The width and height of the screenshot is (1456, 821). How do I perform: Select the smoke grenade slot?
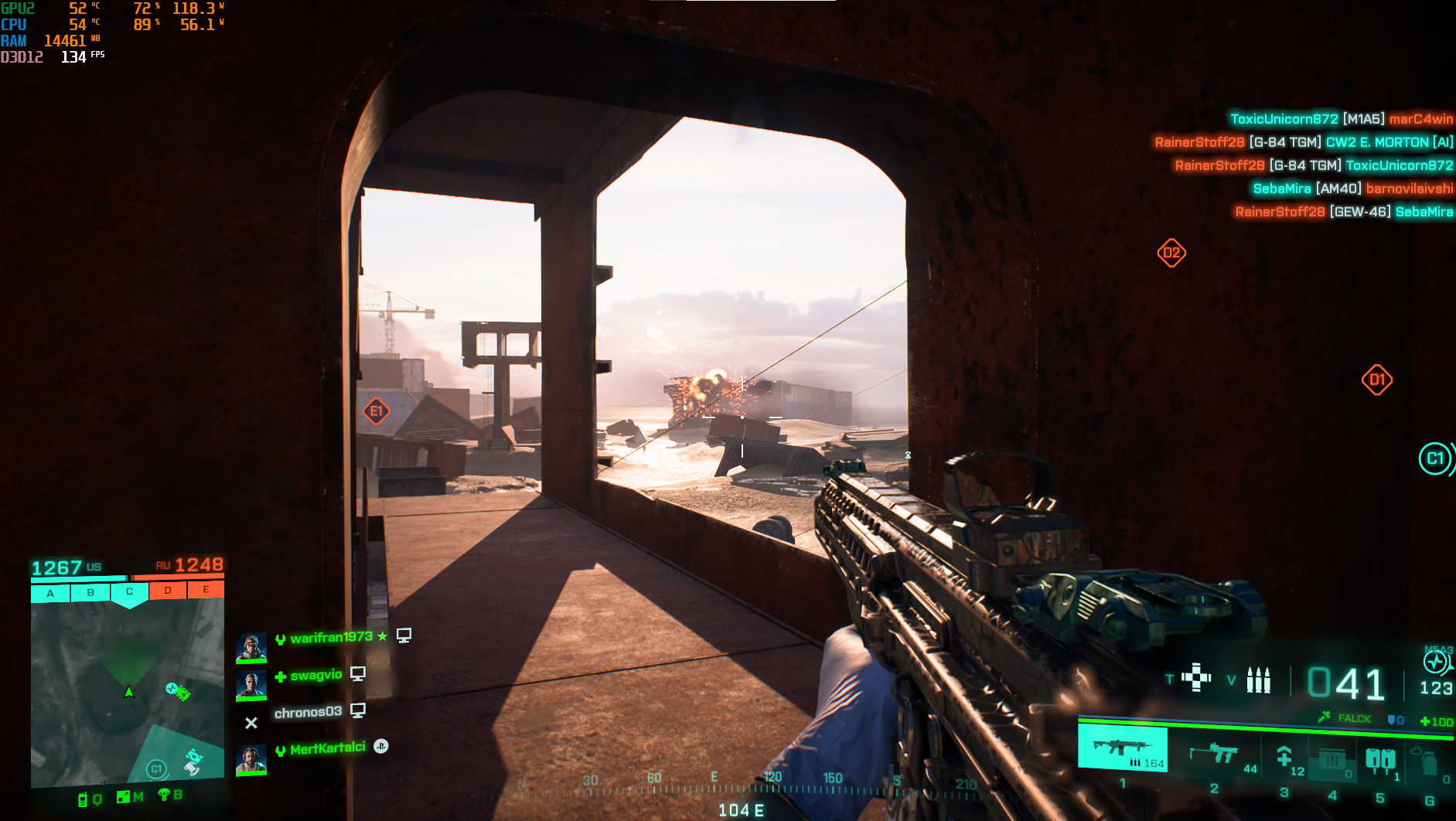tap(1428, 762)
